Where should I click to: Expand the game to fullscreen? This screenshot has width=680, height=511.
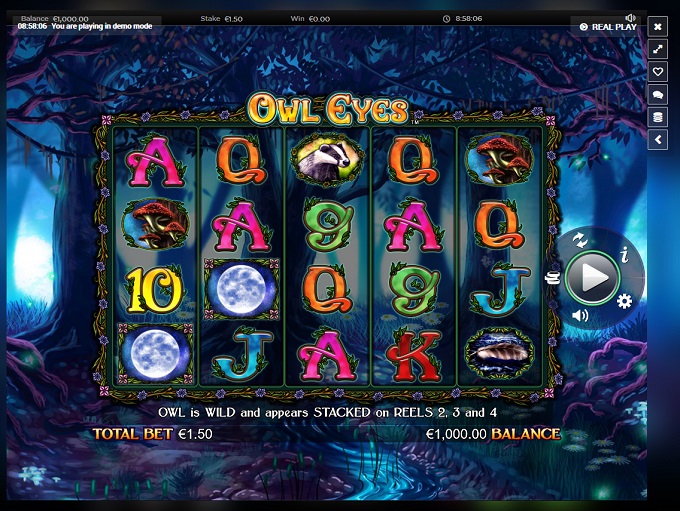(x=658, y=49)
